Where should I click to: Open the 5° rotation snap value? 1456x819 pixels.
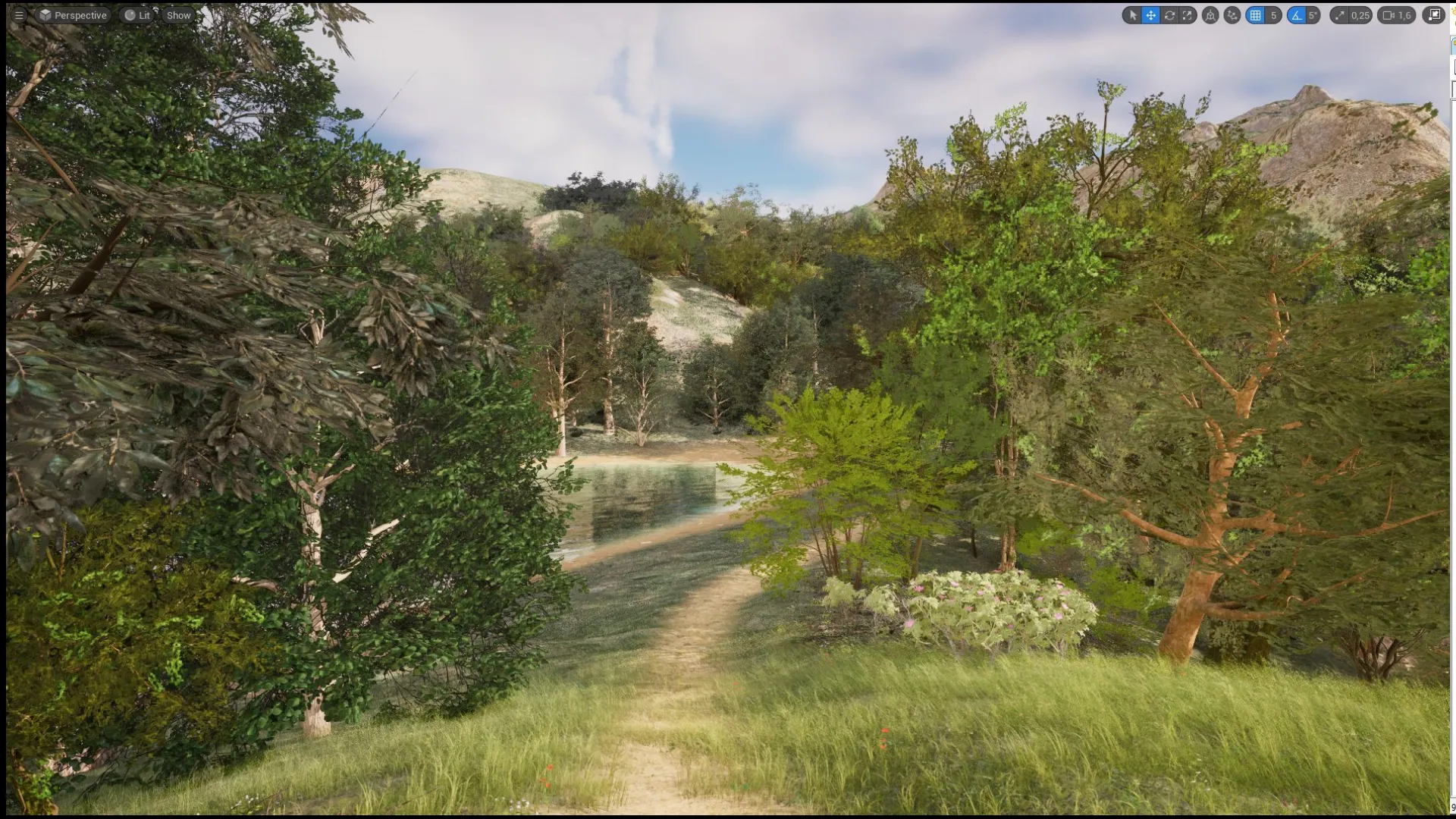1313,15
